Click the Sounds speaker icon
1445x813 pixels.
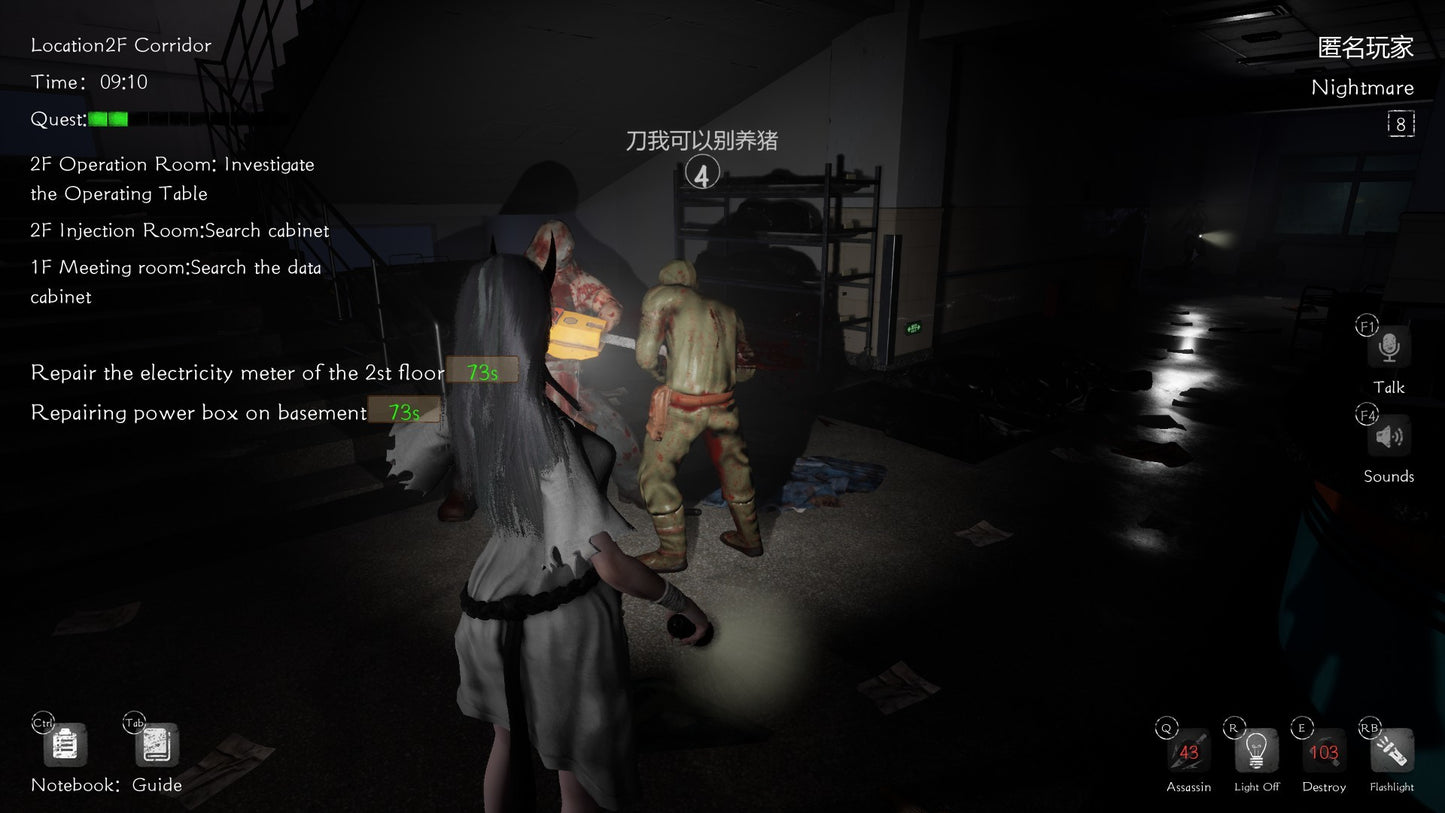1388,436
